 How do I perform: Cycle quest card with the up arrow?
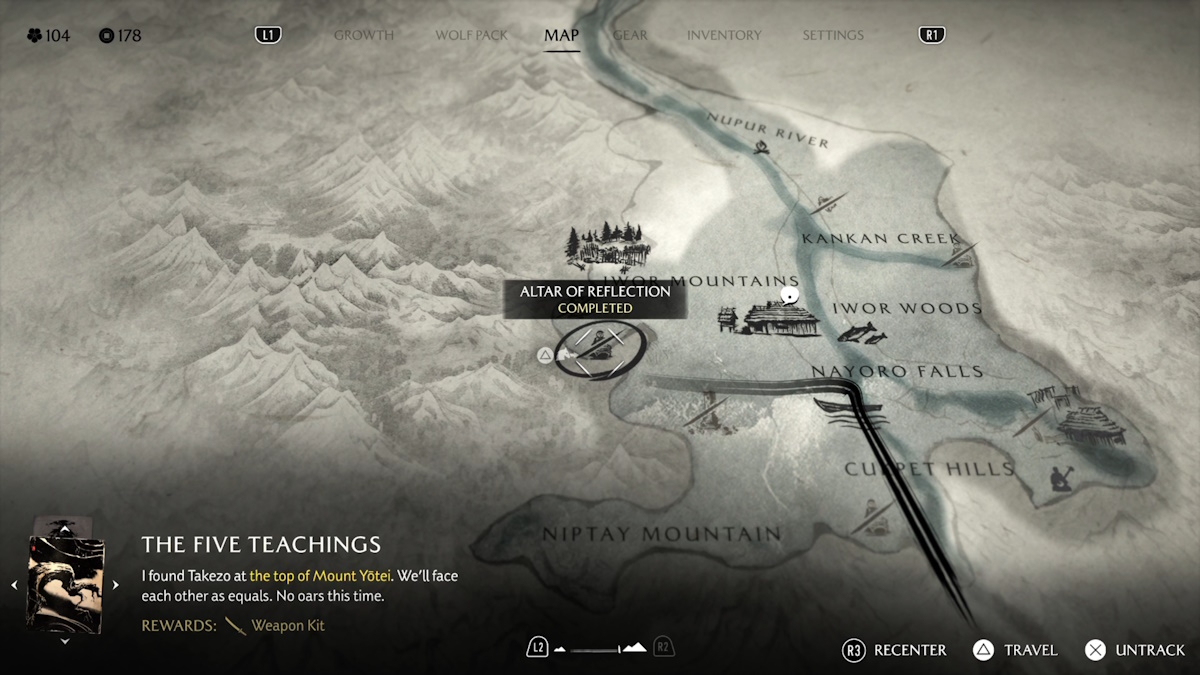pyautogui.click(x=65, y=528)
